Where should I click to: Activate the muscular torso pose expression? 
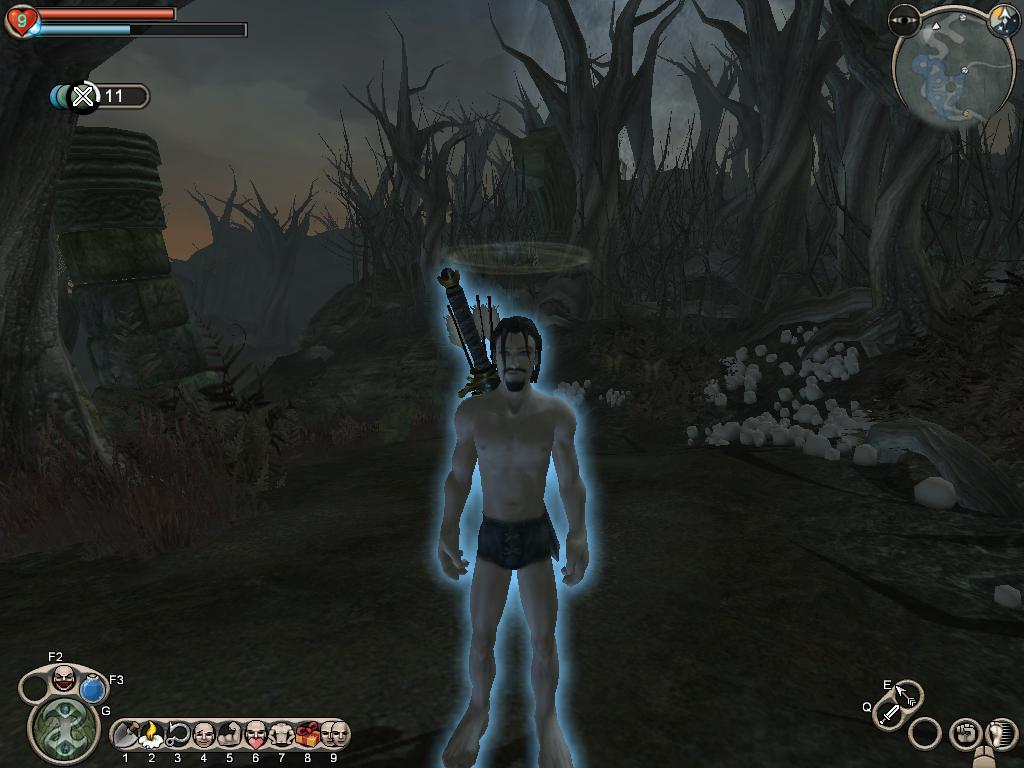(x=281, y=736)
